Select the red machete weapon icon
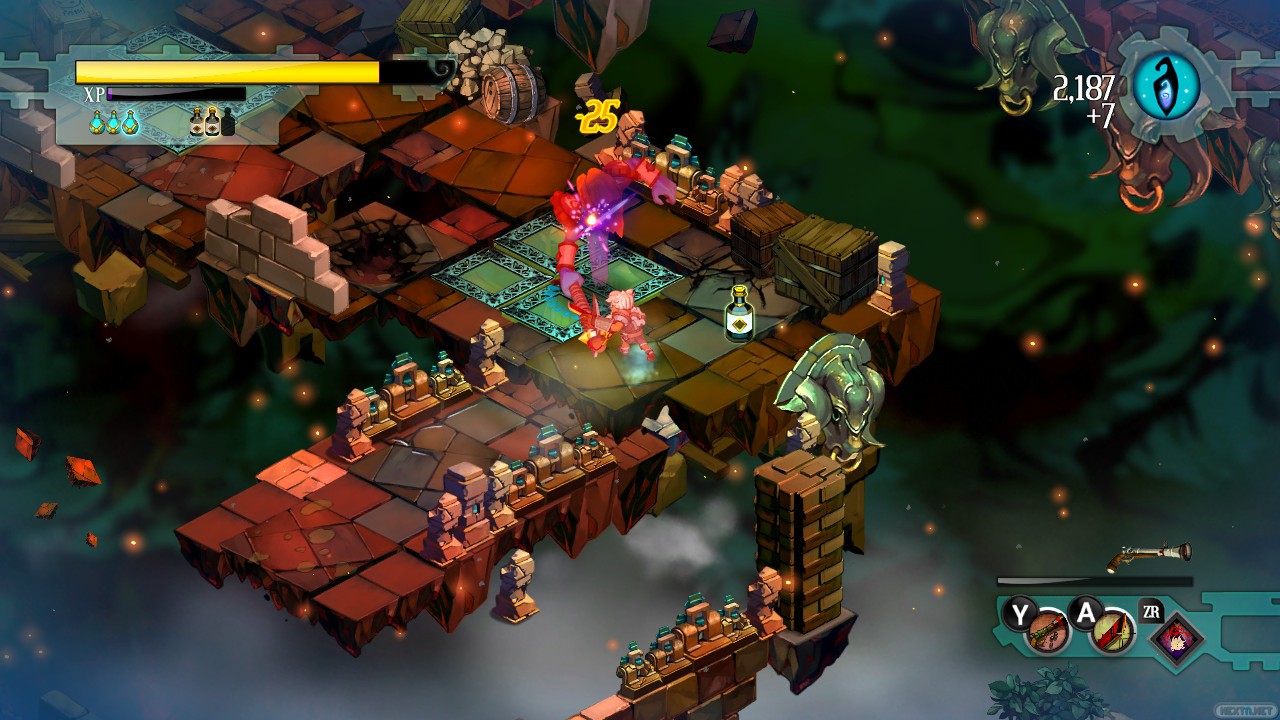The height and width of the screenshot is (720, 1280). pyautogui.click(x=1112, y=633)
